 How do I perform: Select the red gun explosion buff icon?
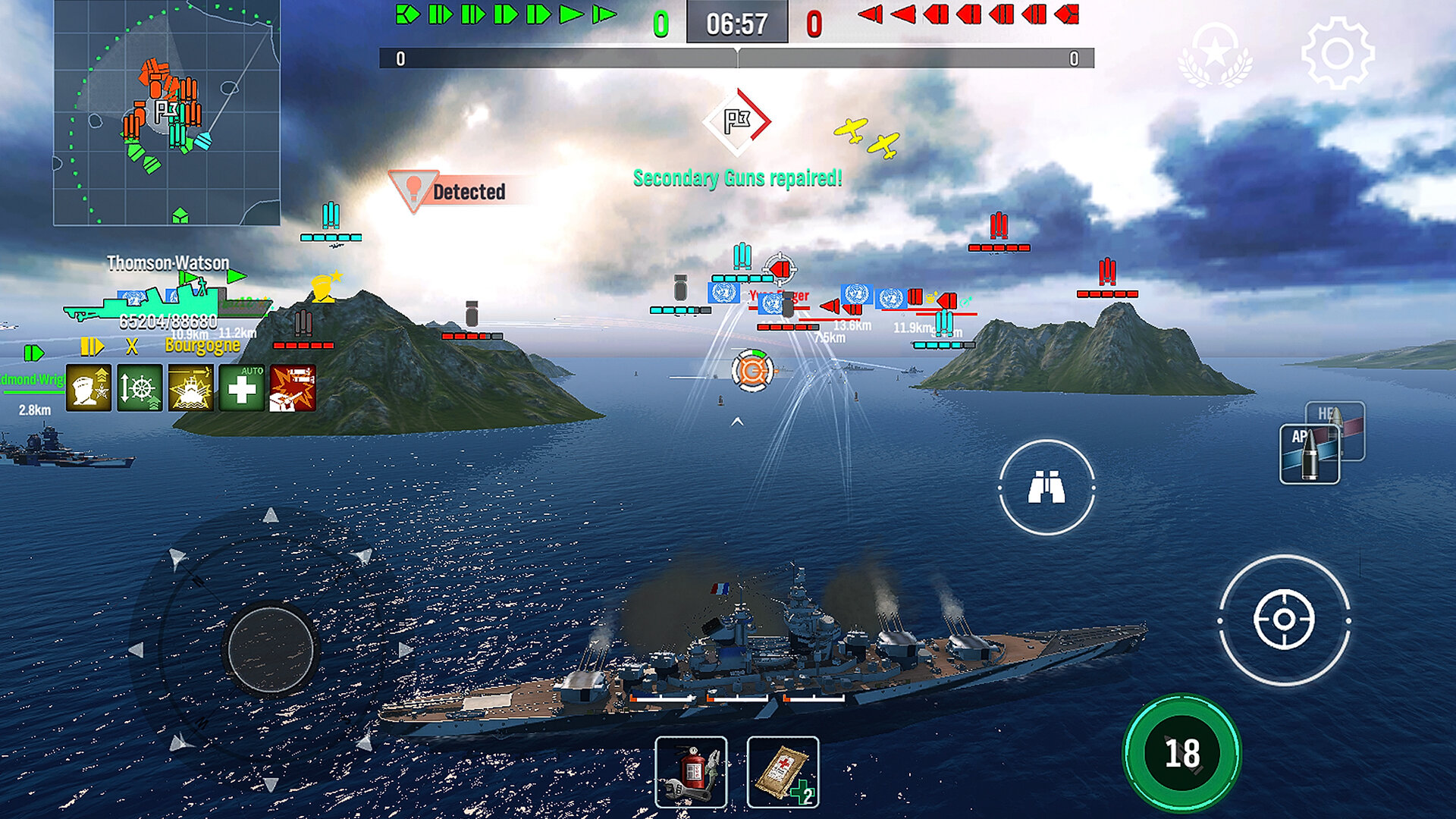293,388
